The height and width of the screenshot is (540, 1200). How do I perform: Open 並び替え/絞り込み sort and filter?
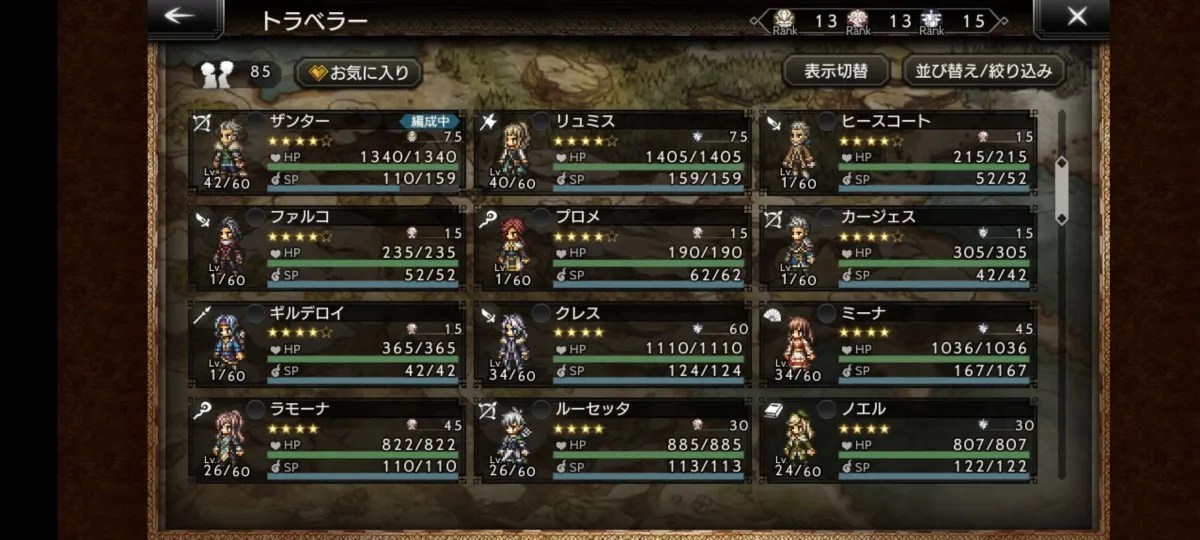tap(984, 71)
